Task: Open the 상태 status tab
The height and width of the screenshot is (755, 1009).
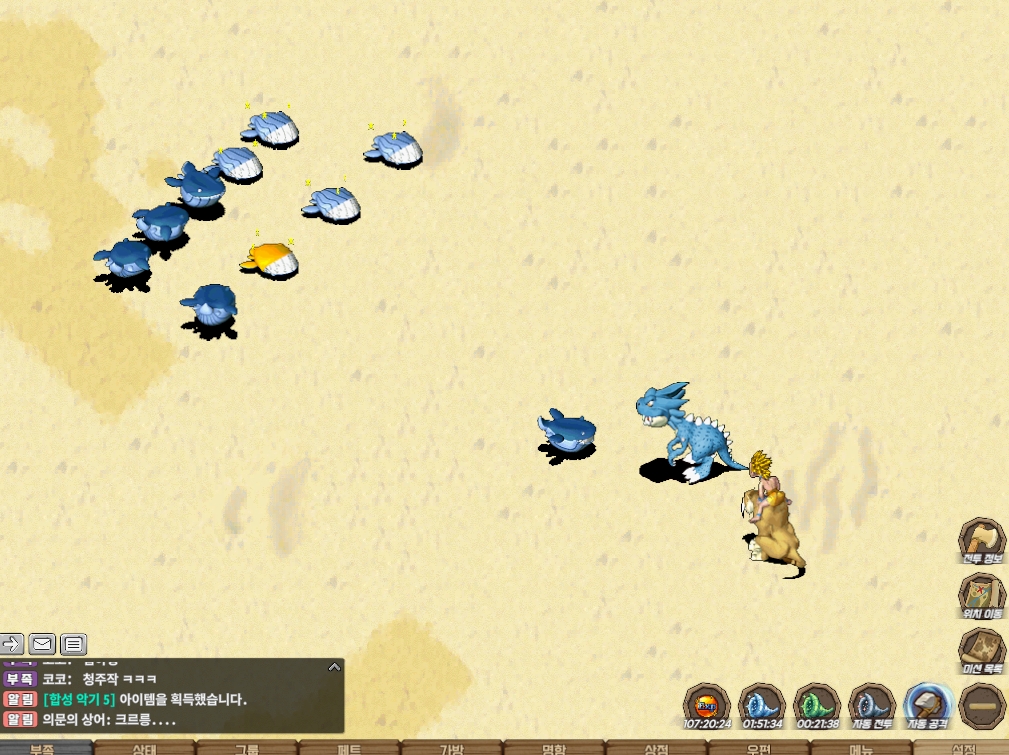Action: coord(145,748)
